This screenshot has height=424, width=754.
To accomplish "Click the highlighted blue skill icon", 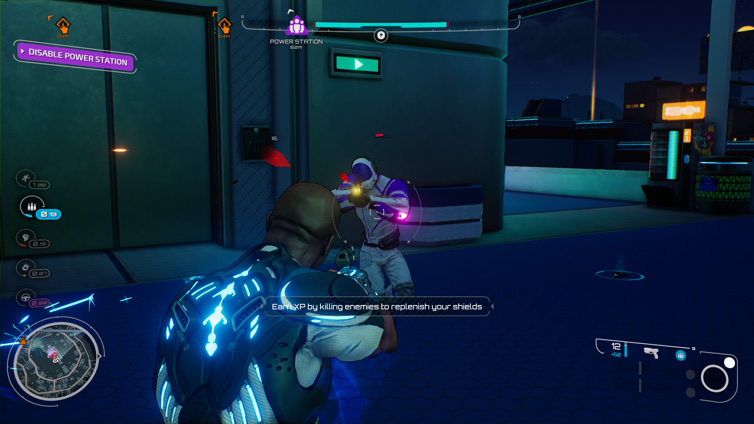I will tap(31, 206).
